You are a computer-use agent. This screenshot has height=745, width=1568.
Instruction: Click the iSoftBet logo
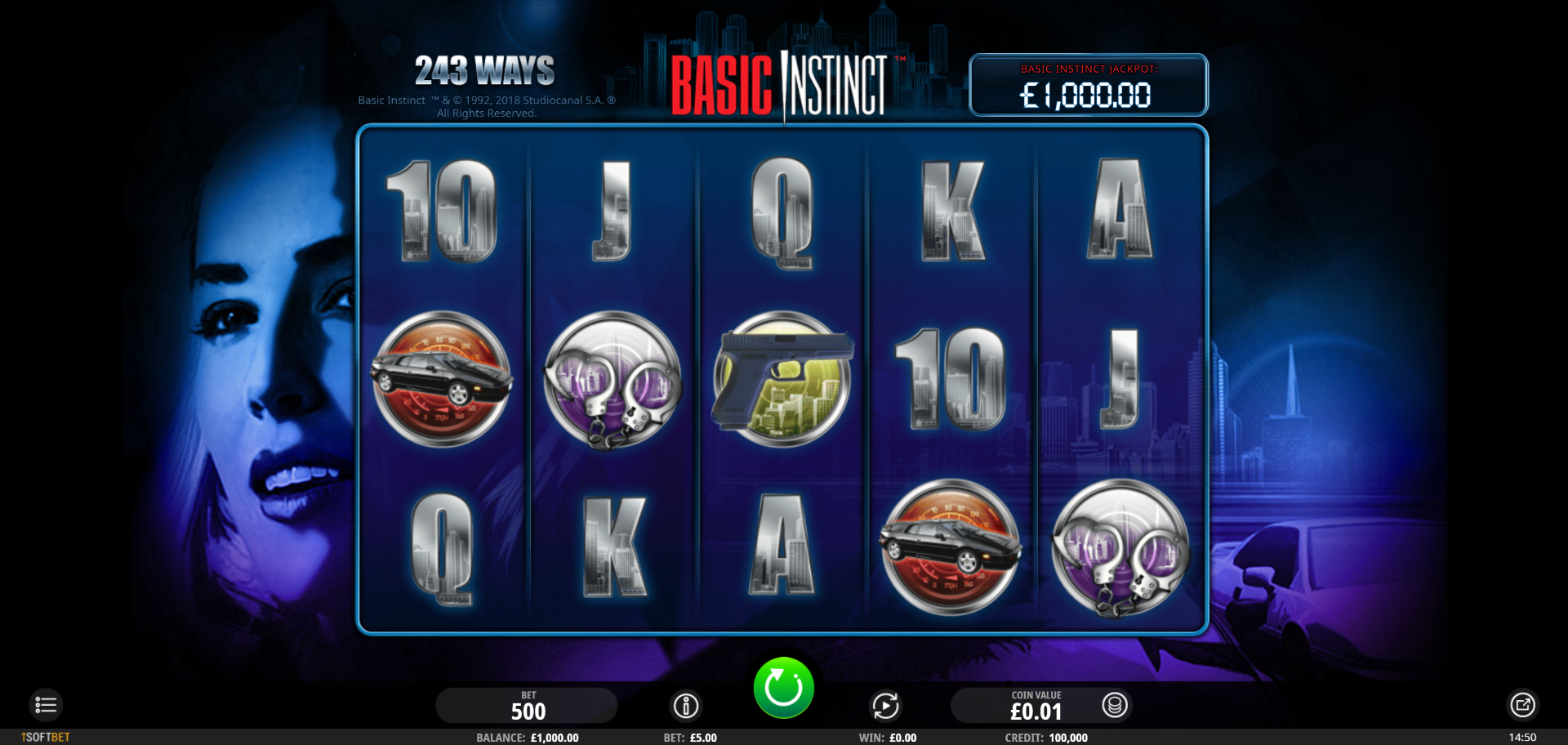(x=47, y=737)
